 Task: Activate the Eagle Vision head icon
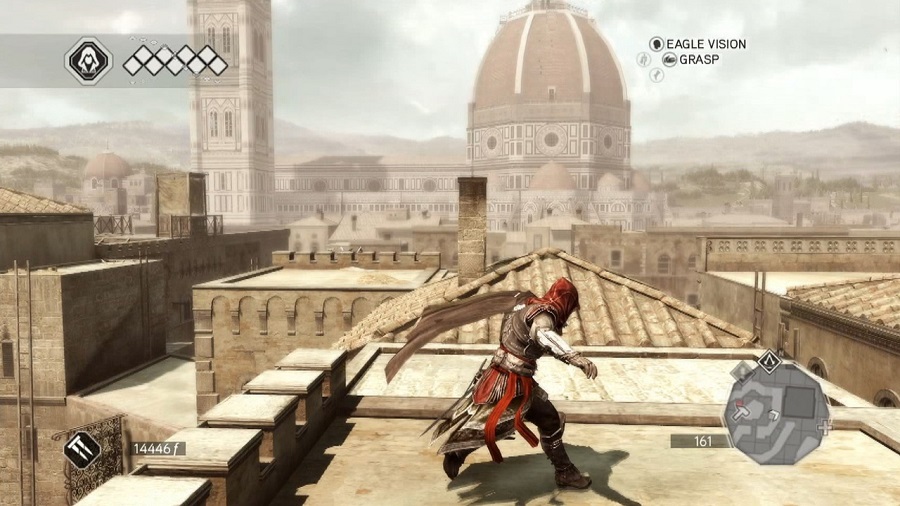(x=657, y=44)
